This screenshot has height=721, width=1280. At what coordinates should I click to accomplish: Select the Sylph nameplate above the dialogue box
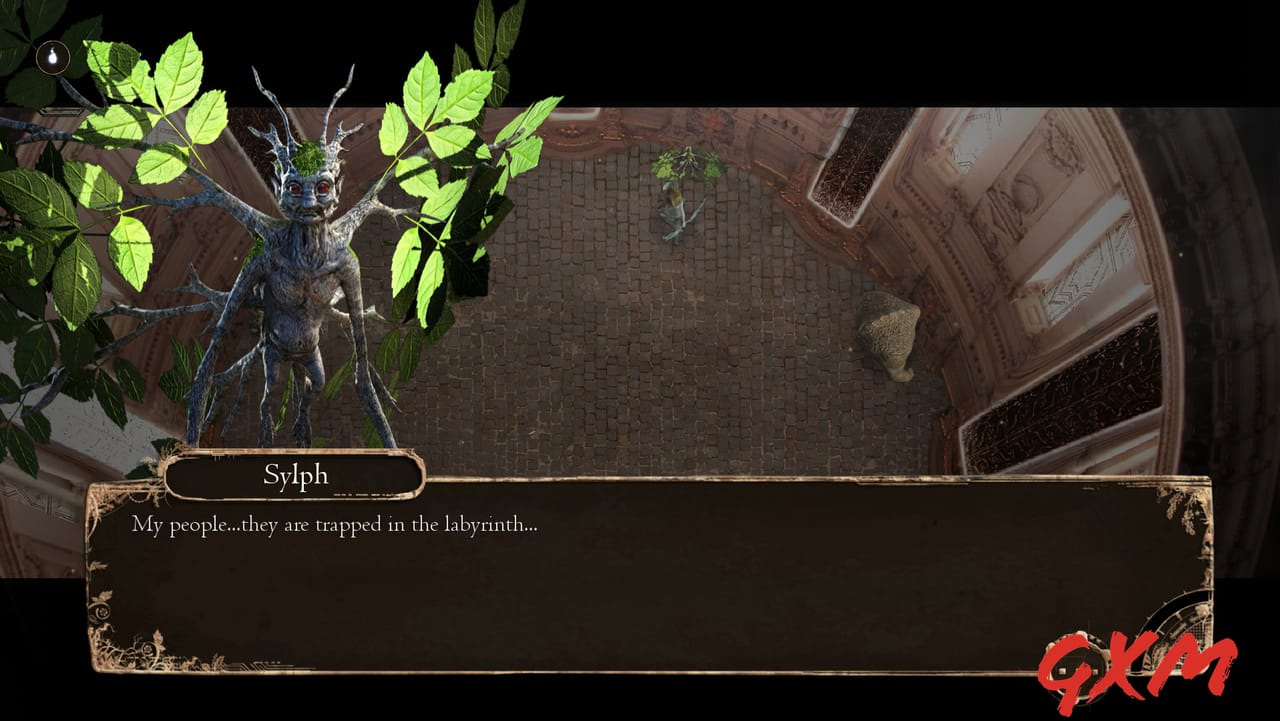point(295,475)
